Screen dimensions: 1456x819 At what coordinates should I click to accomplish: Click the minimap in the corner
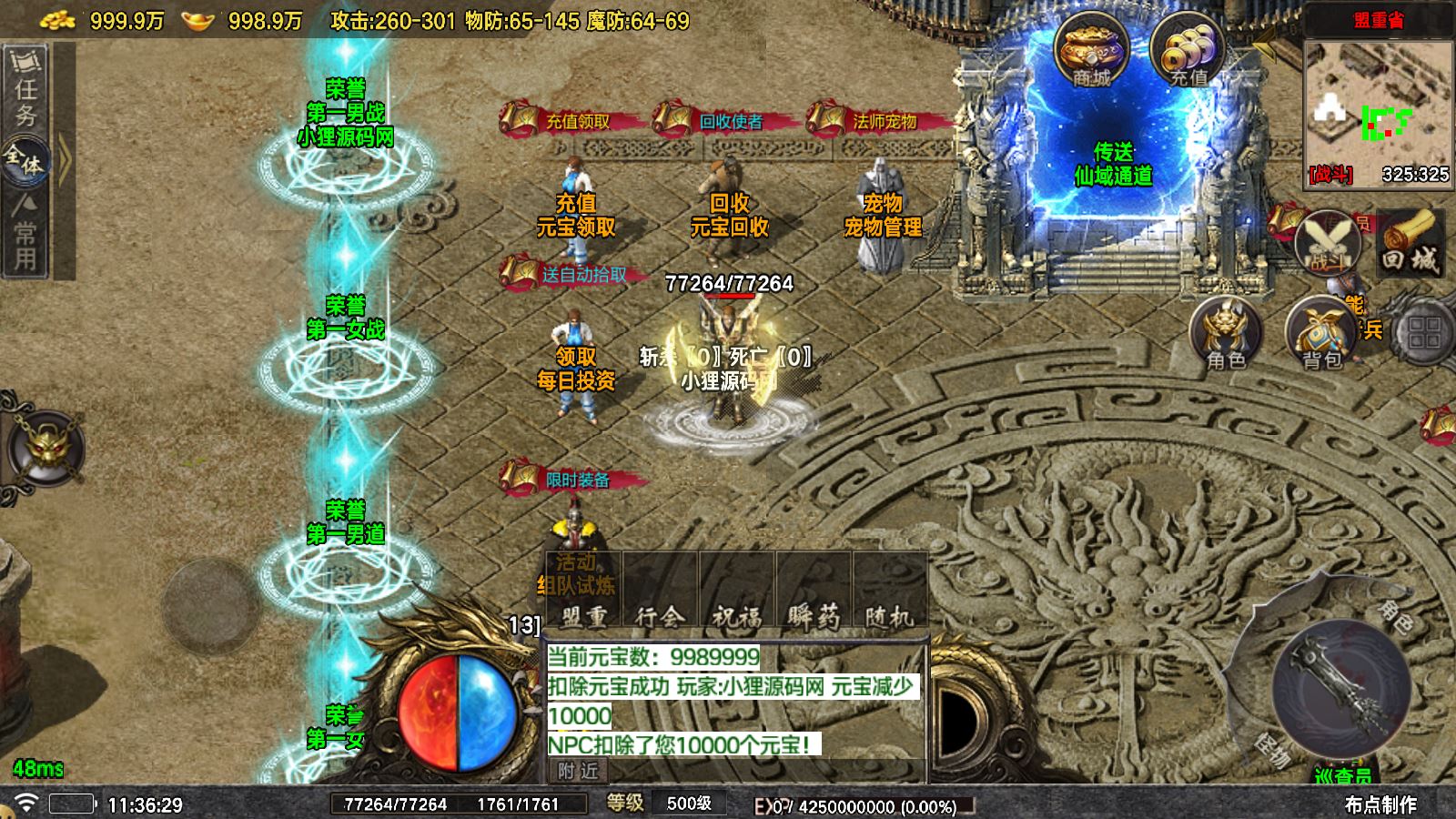[x=1379, y=109]
